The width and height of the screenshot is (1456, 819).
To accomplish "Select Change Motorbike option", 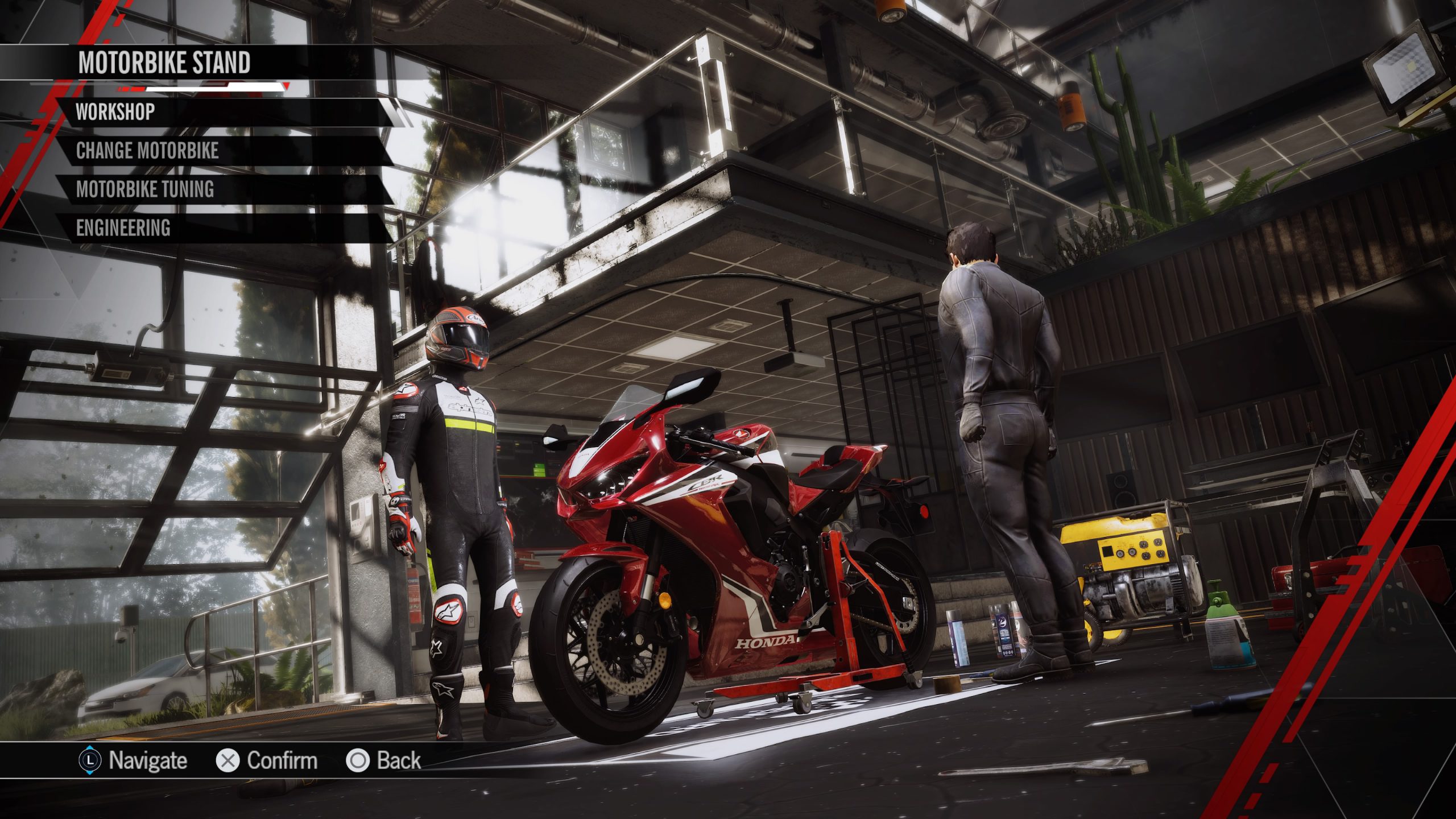I will [147, 151].
